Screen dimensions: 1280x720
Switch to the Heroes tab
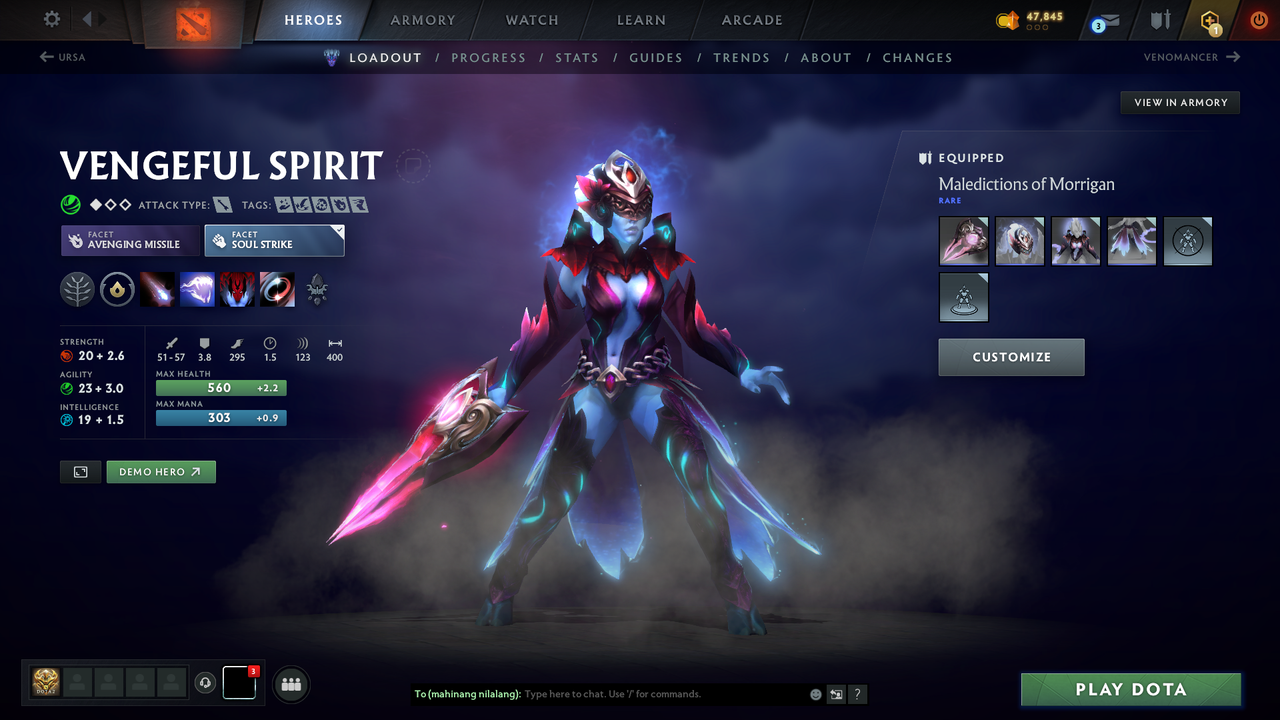point(313,20)
